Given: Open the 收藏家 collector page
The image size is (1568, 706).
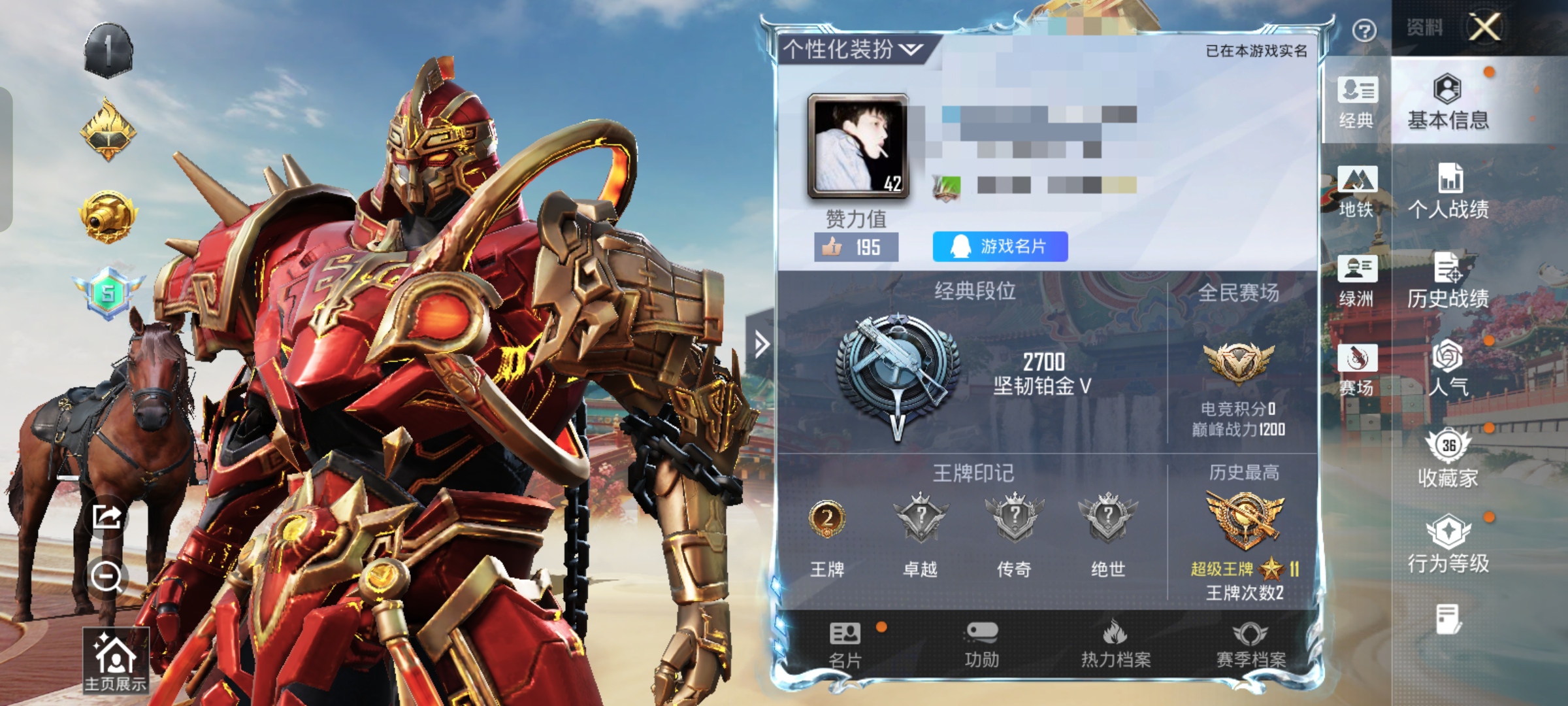Looking at the screenshot, I should (x=1448, y=458).
